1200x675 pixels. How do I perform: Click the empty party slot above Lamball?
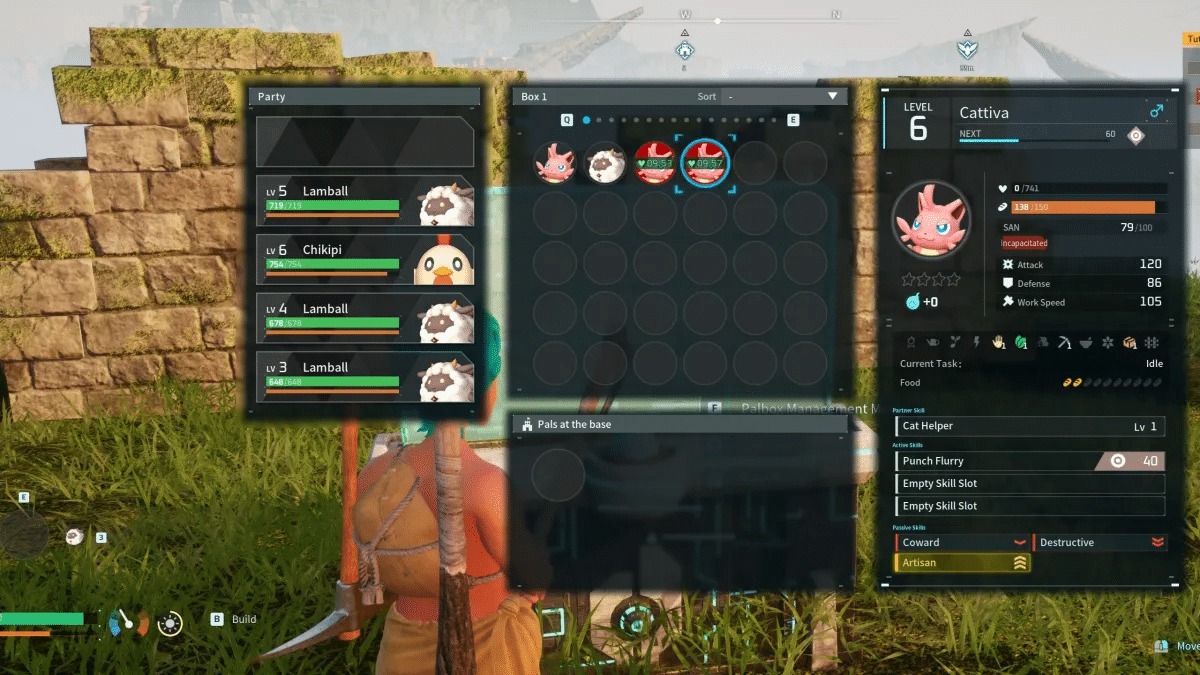click(x=365, y=142)
